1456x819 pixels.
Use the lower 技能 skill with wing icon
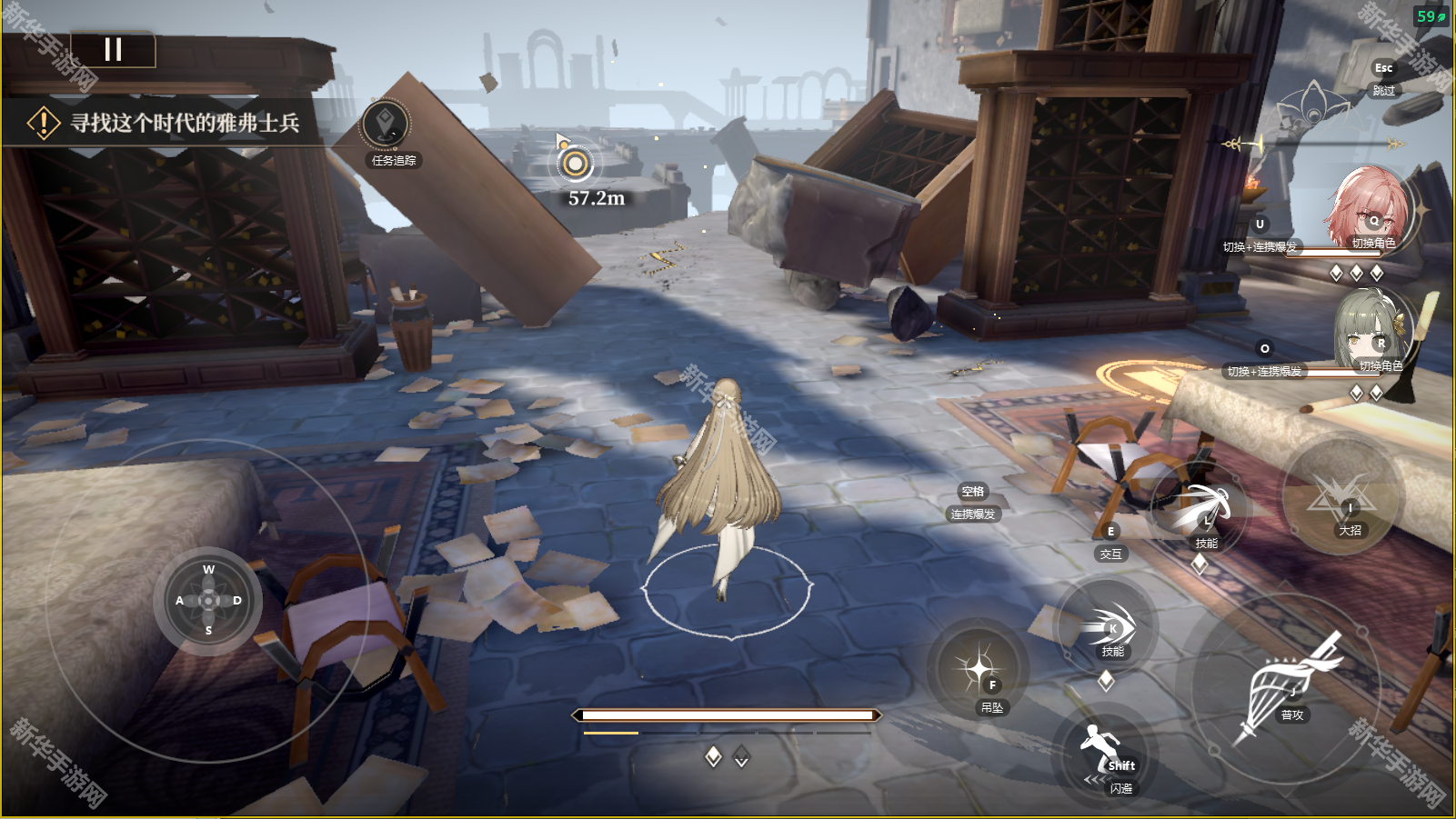(x=1108, y=628)
